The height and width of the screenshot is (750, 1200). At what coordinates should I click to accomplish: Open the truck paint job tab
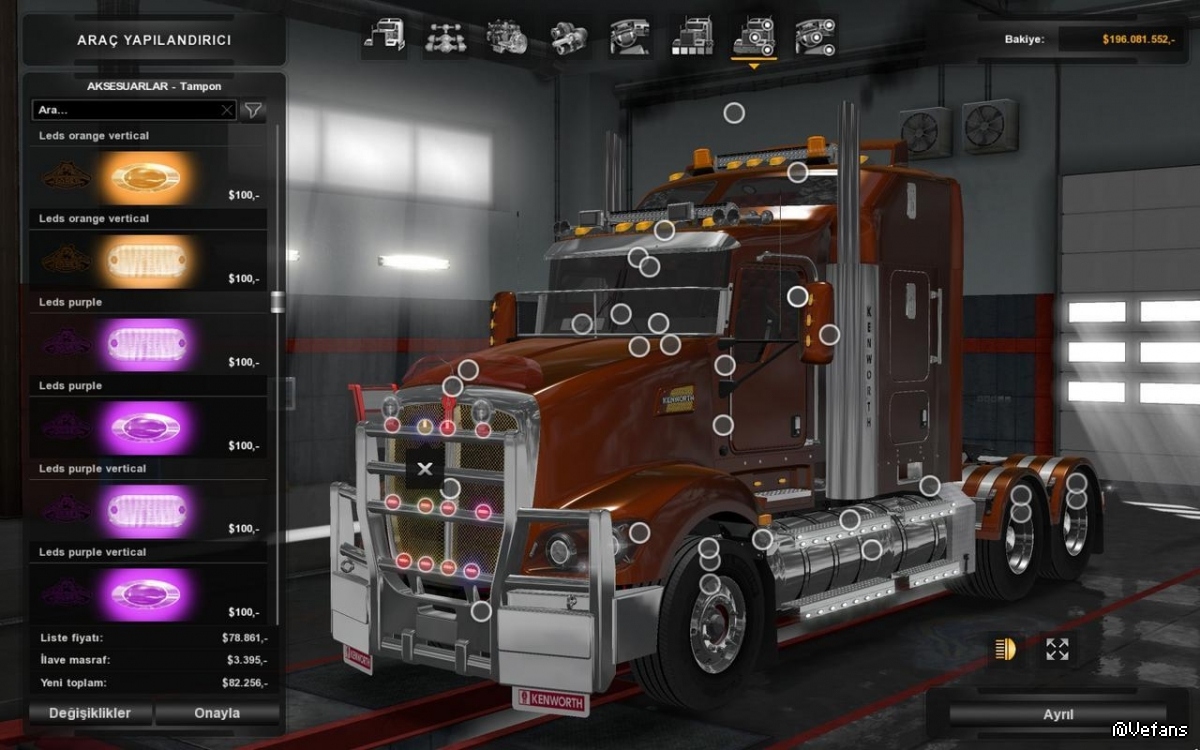(x=692, y=37)
